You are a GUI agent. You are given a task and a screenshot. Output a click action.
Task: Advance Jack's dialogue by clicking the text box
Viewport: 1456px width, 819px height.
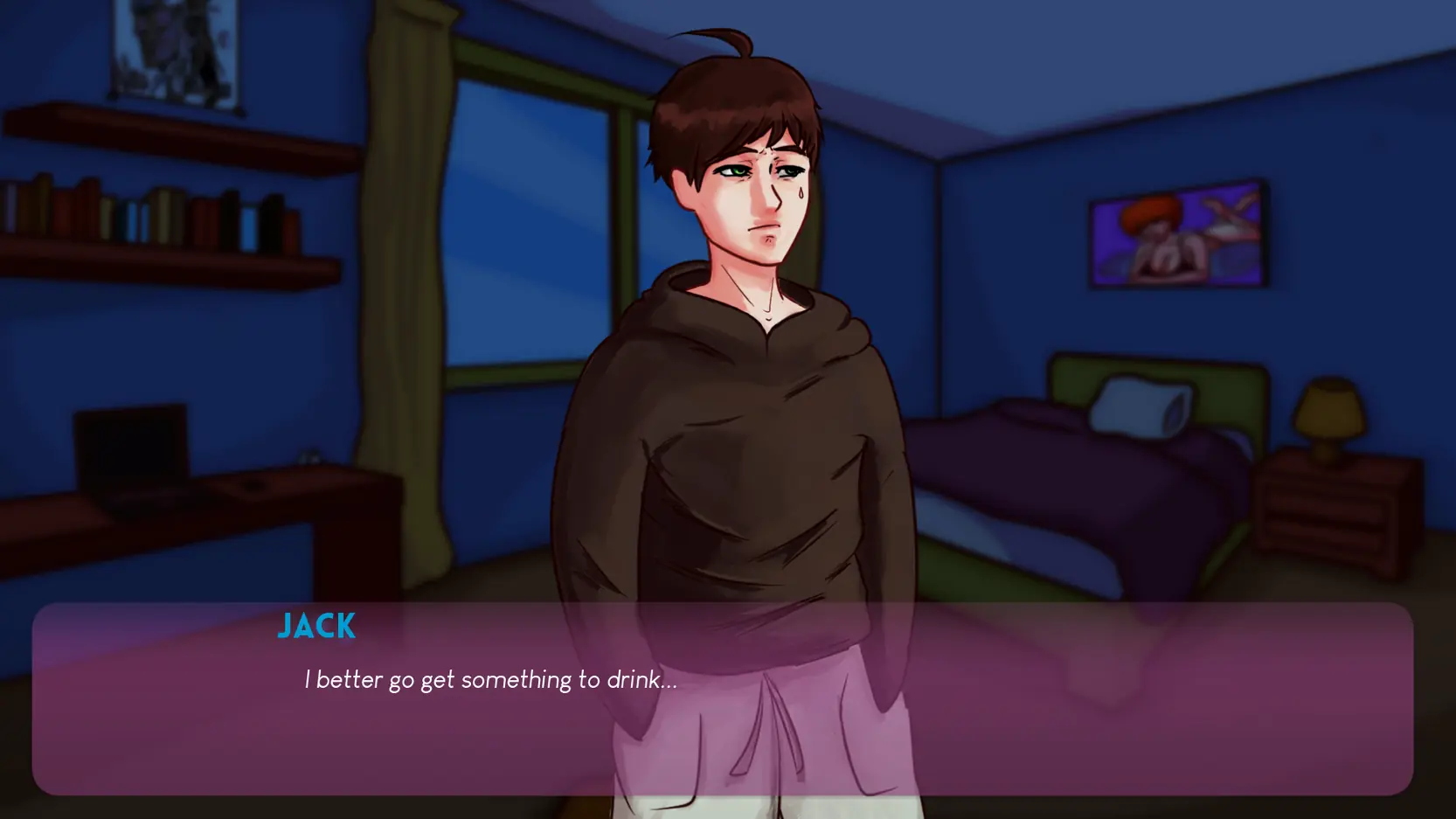[722, 698]
